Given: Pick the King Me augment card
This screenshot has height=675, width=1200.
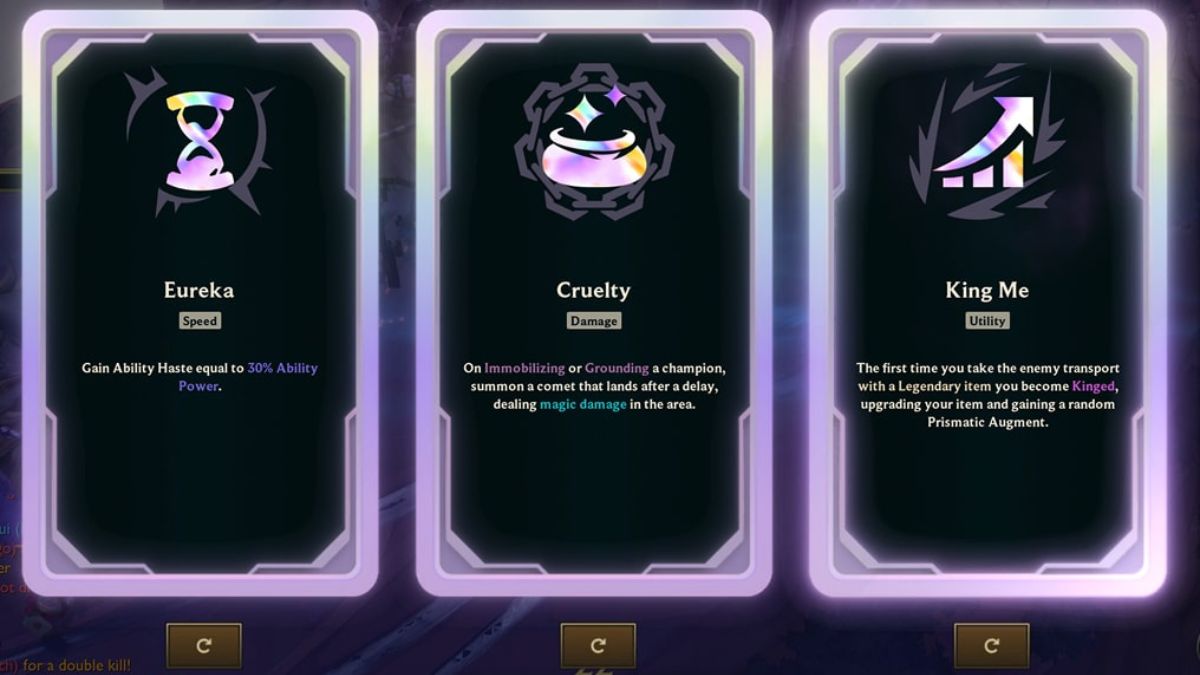Looking at the screenshot, I should click(987, 300).
